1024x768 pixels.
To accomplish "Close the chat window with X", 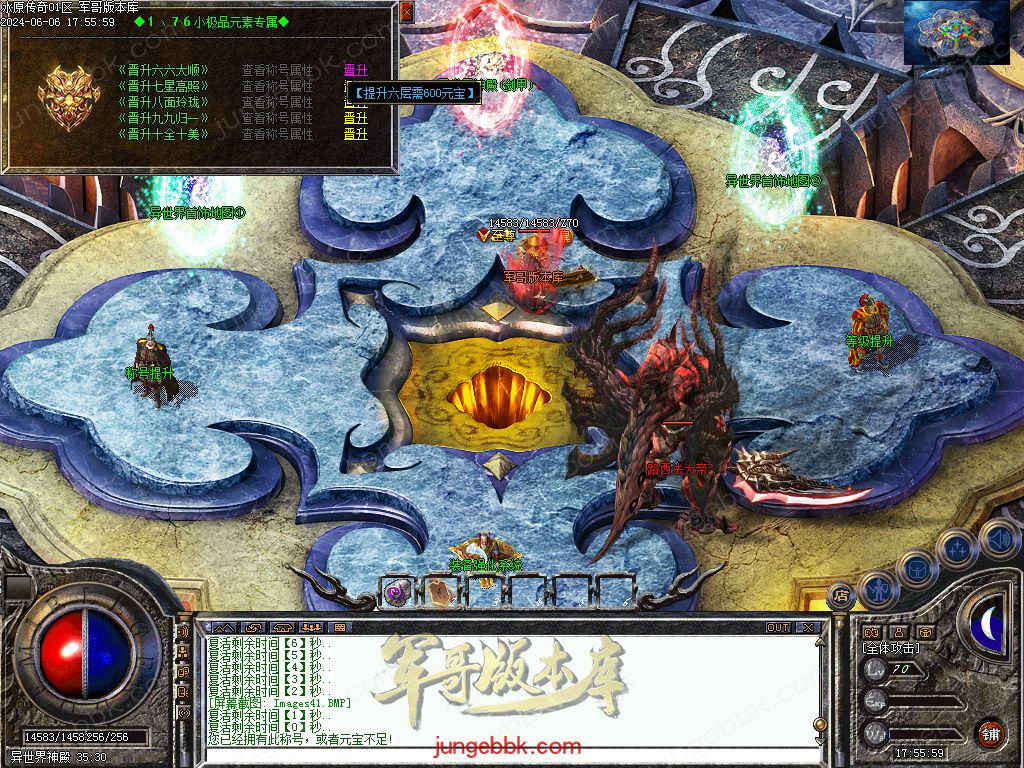I will 807,628.
